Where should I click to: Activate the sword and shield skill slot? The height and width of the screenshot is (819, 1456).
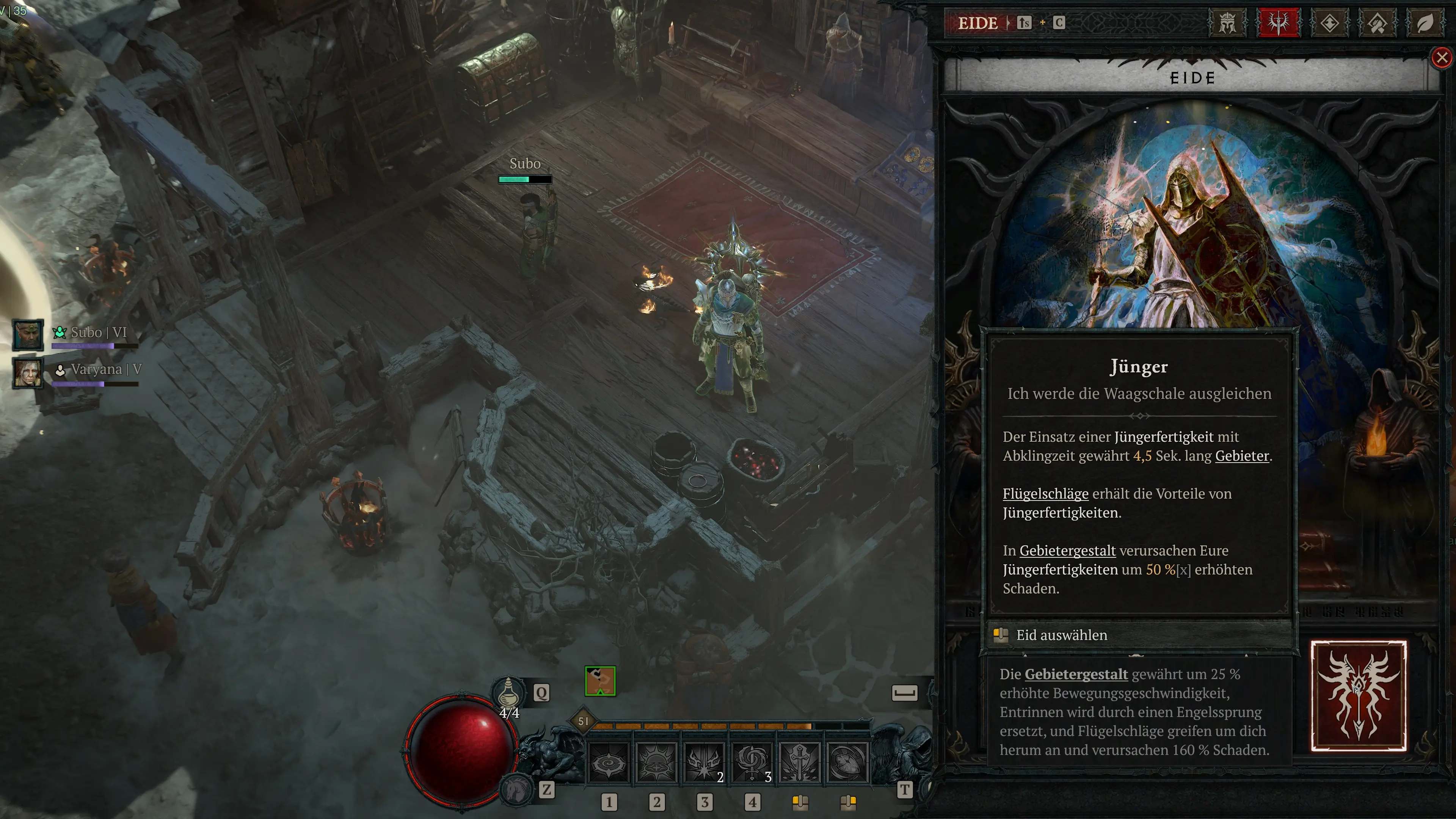pos(799,763)
